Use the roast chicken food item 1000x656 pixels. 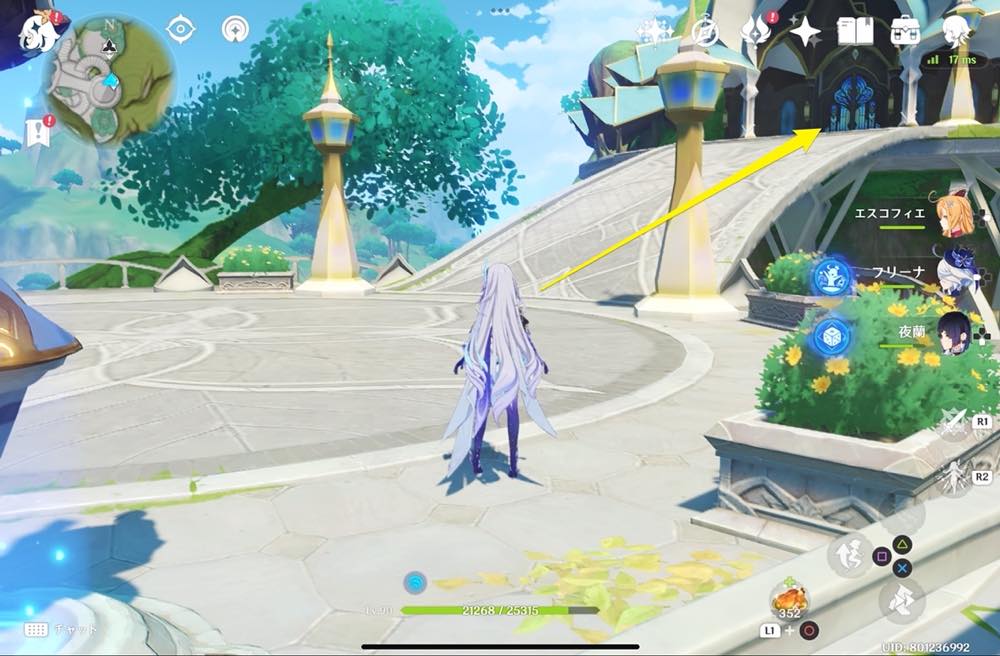click(x=790, y=600)
